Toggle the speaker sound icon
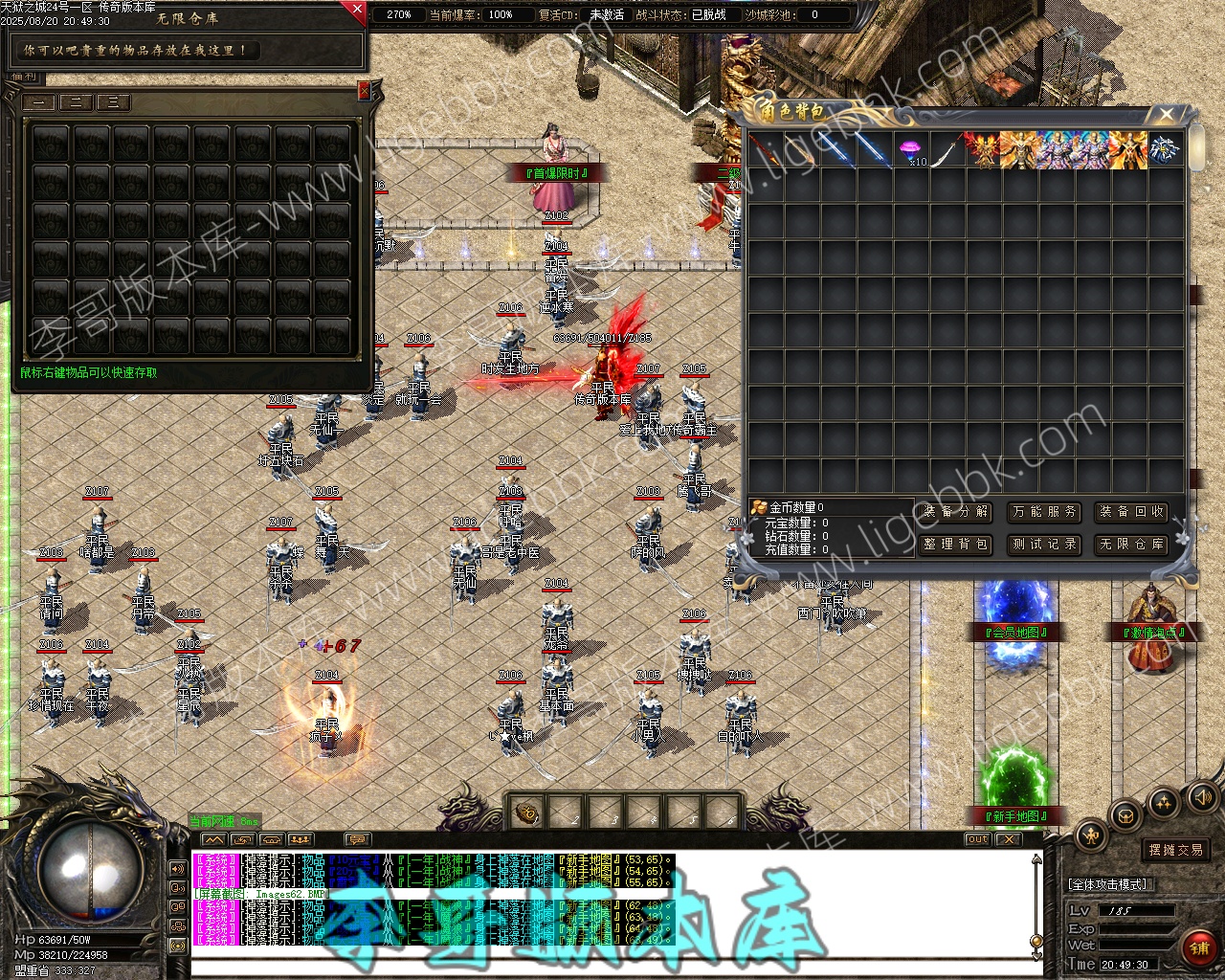This screenshot has height=980, width=1225. point(1200,796)
